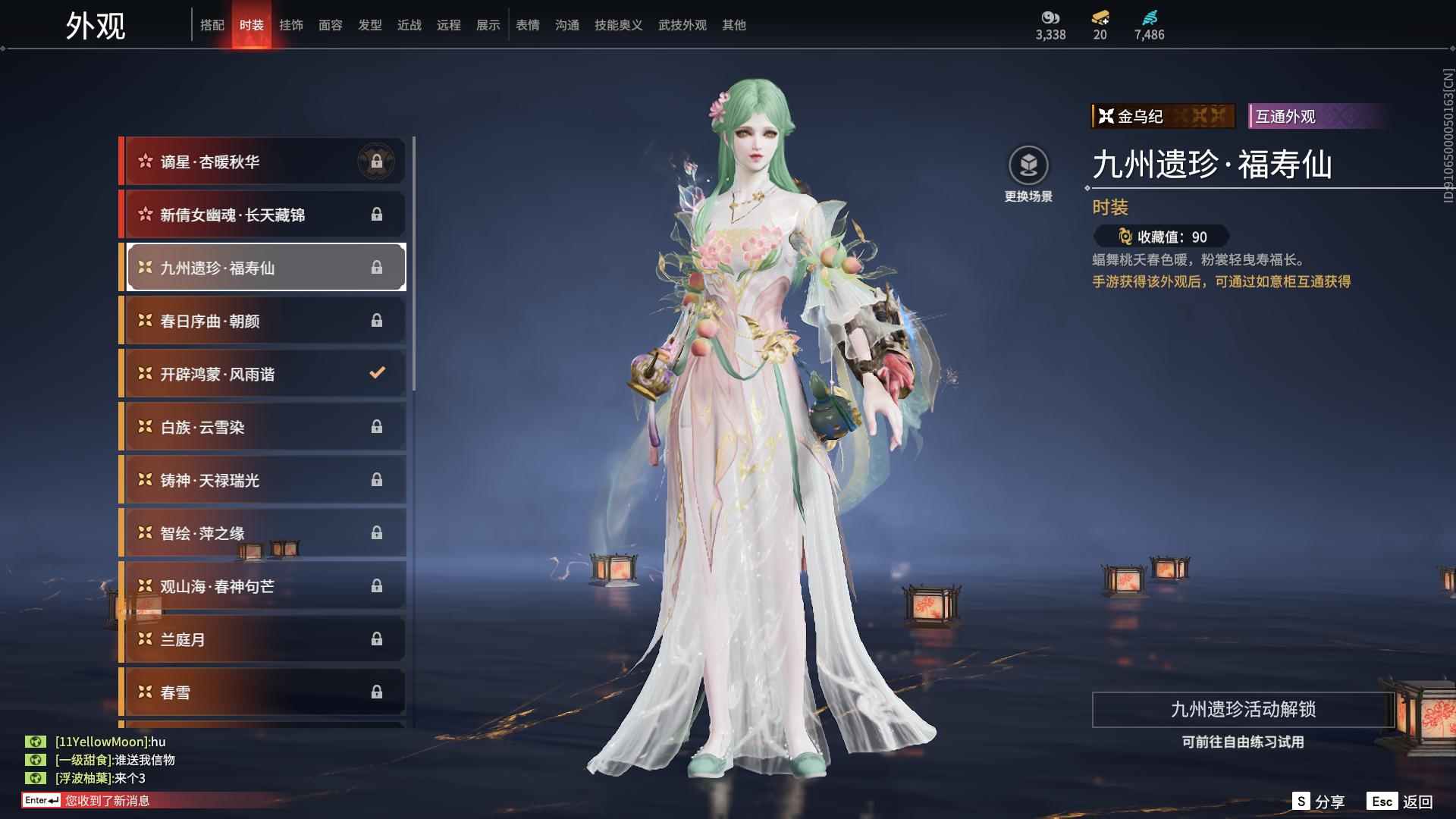Open the new message chat notification
1456x819 pixels.
click(106, 801)
